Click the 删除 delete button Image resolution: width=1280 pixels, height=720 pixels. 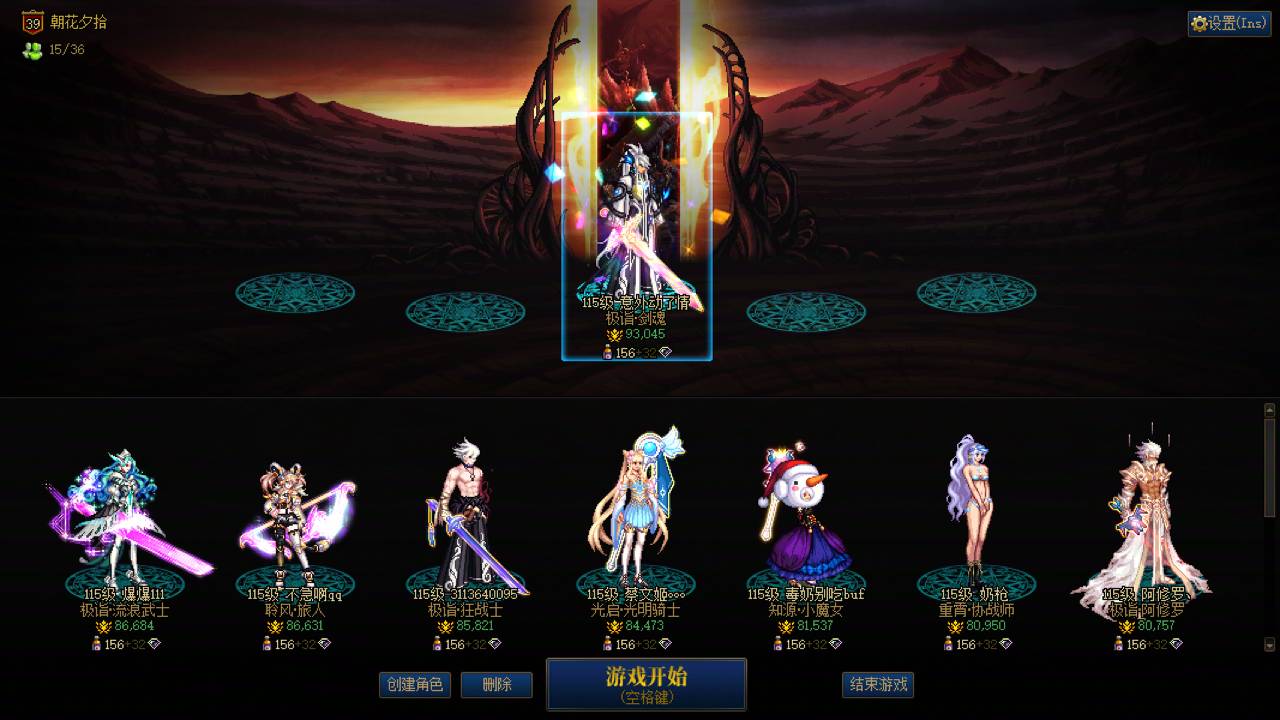tap(496, 685)
